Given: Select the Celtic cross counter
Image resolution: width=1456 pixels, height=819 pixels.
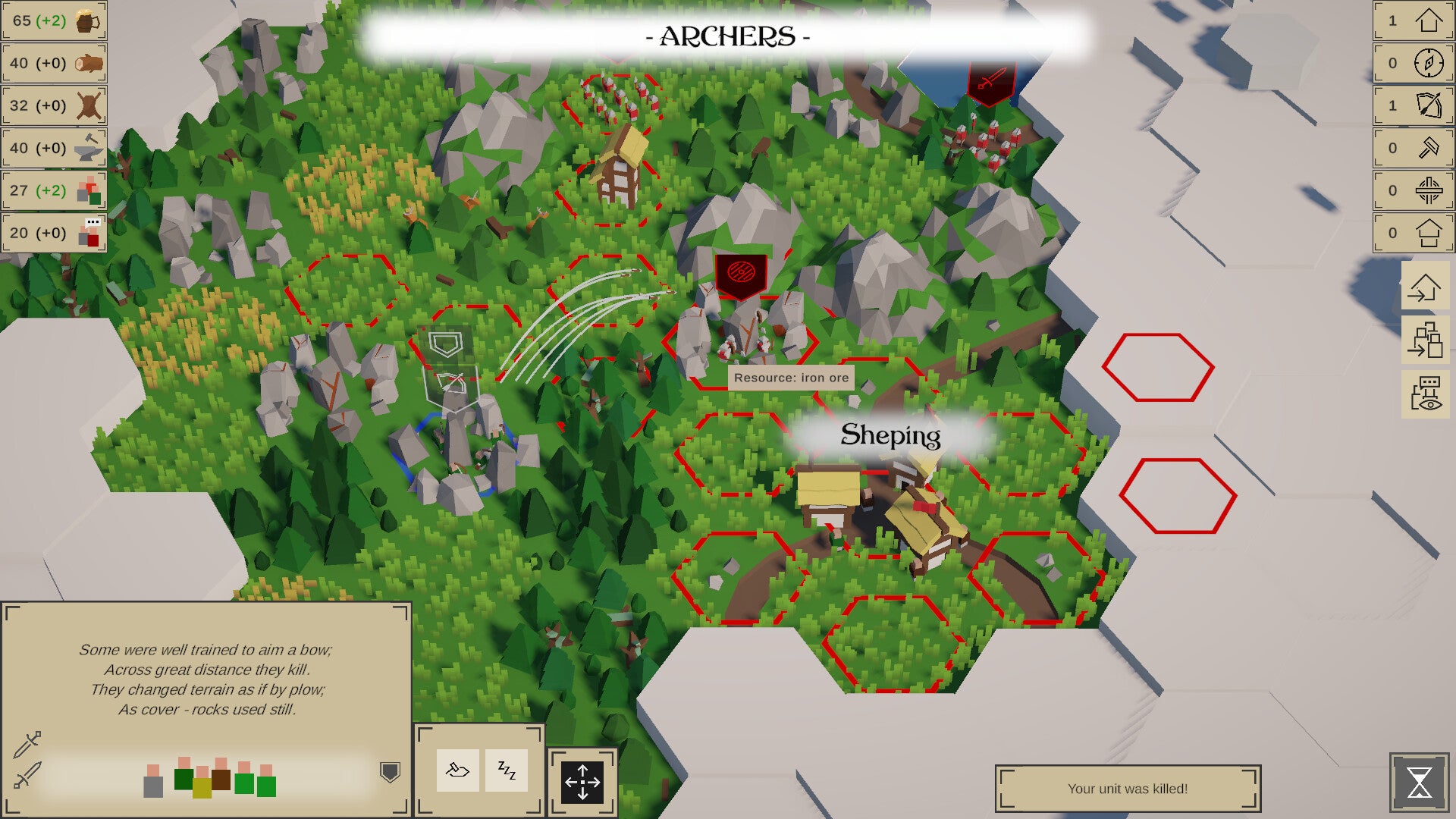Looking at the screenshot, I should pyautogui.click(x=1414, y=190).
